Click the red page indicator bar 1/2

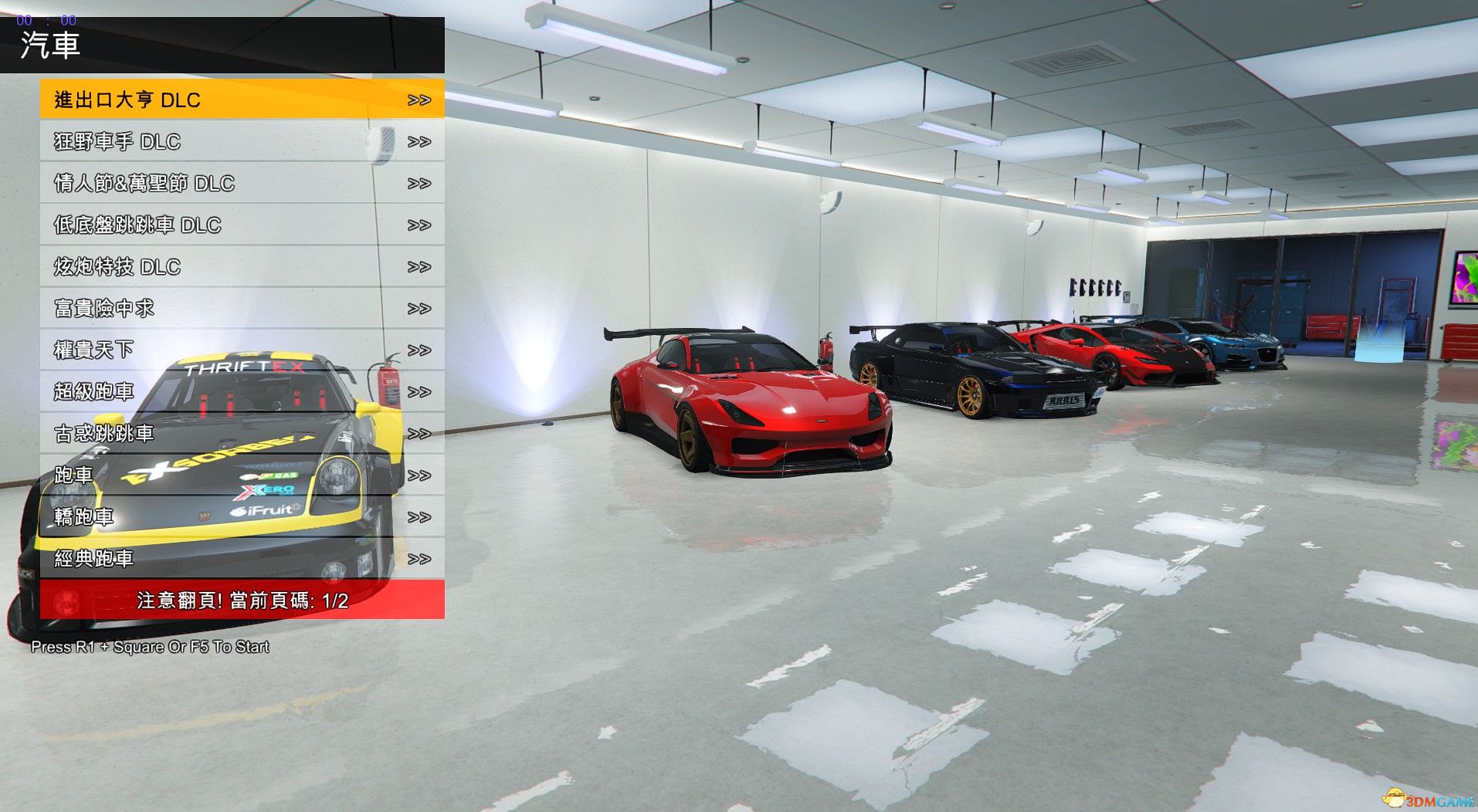[242, 600]
